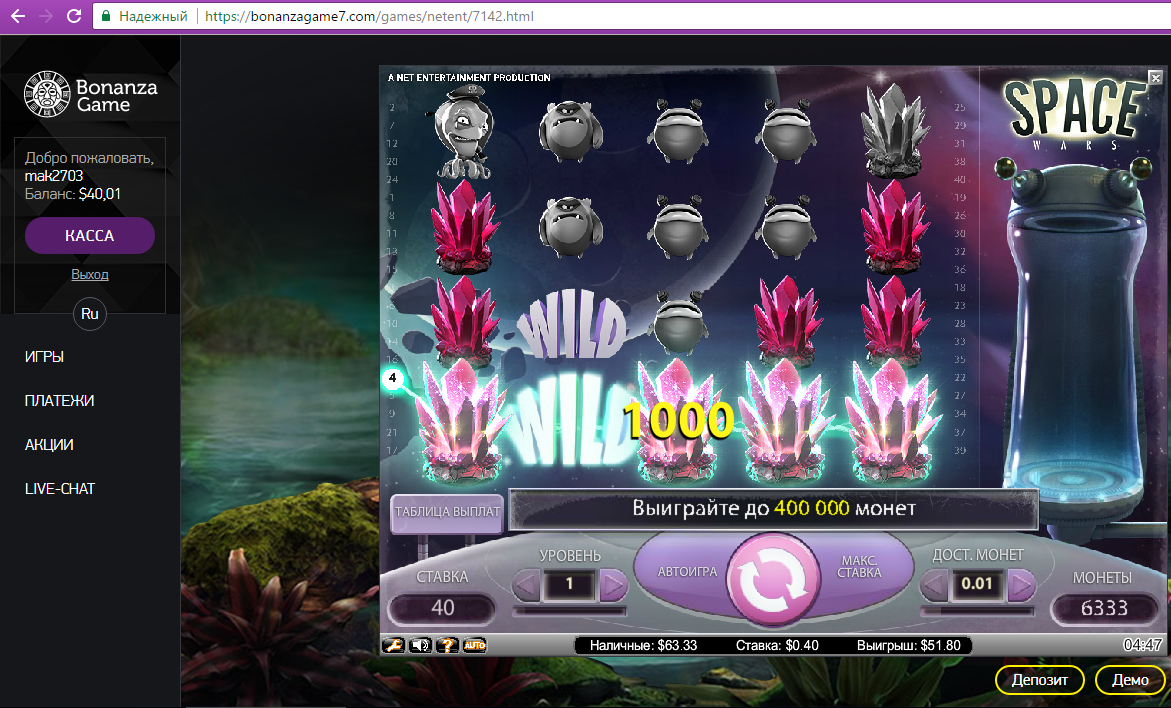
Task: Toggle sound with the speaker icon
Action: click(420, 646)
